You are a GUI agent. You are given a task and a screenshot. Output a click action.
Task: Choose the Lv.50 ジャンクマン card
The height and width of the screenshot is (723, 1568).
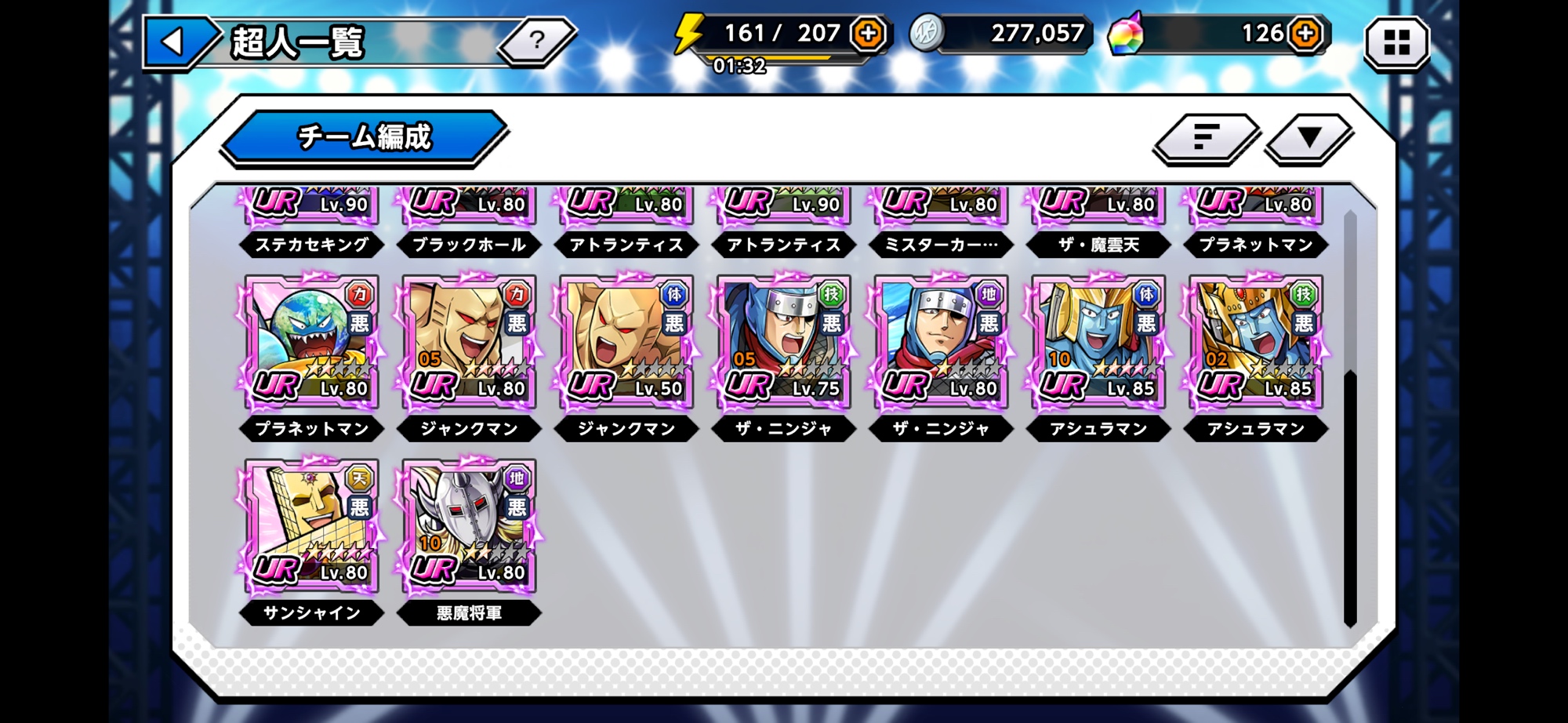pos(626,343)
